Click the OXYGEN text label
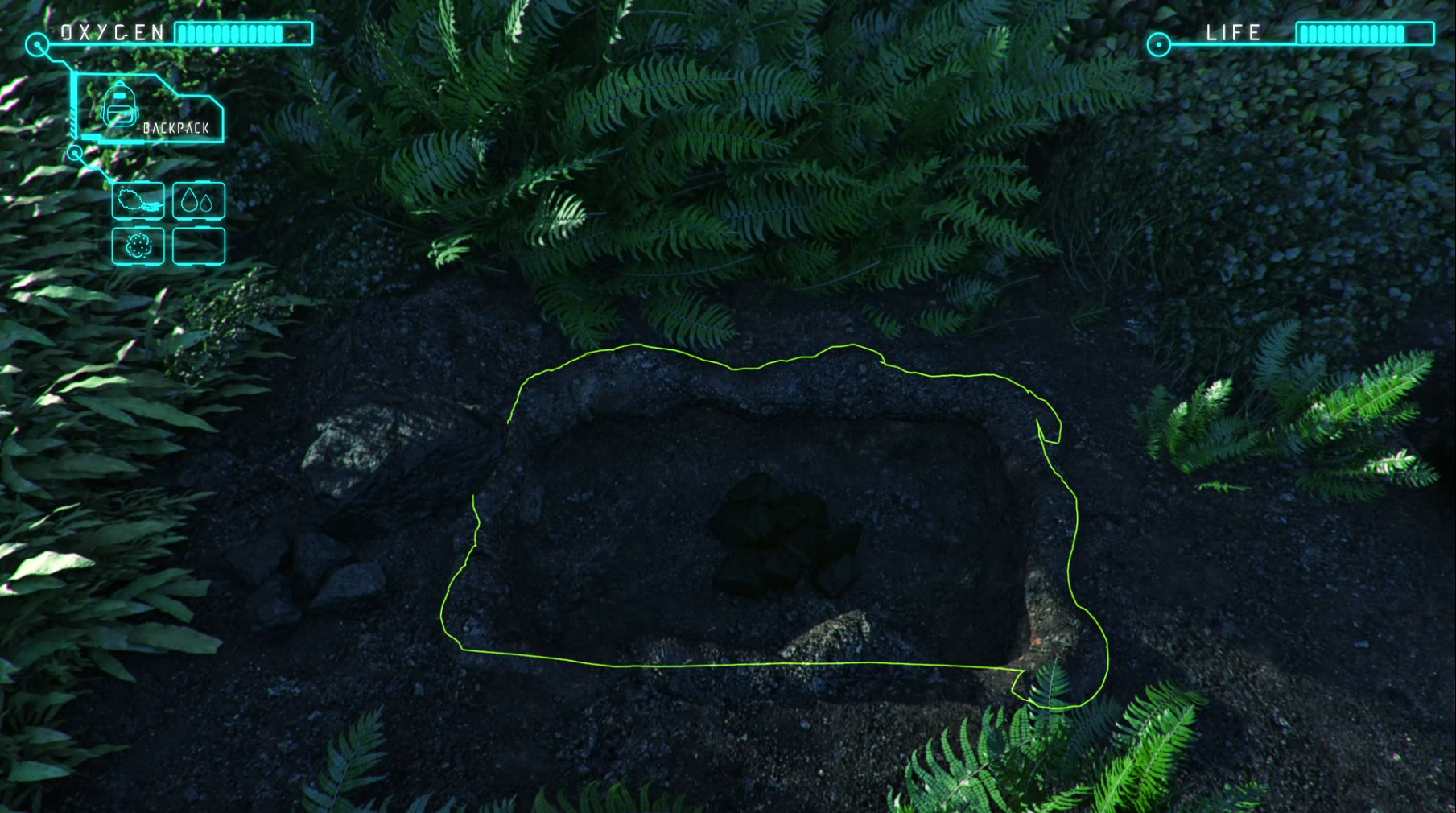This screenshot has width=1456, height=813. pyautogui.click(x=111, y=31)
